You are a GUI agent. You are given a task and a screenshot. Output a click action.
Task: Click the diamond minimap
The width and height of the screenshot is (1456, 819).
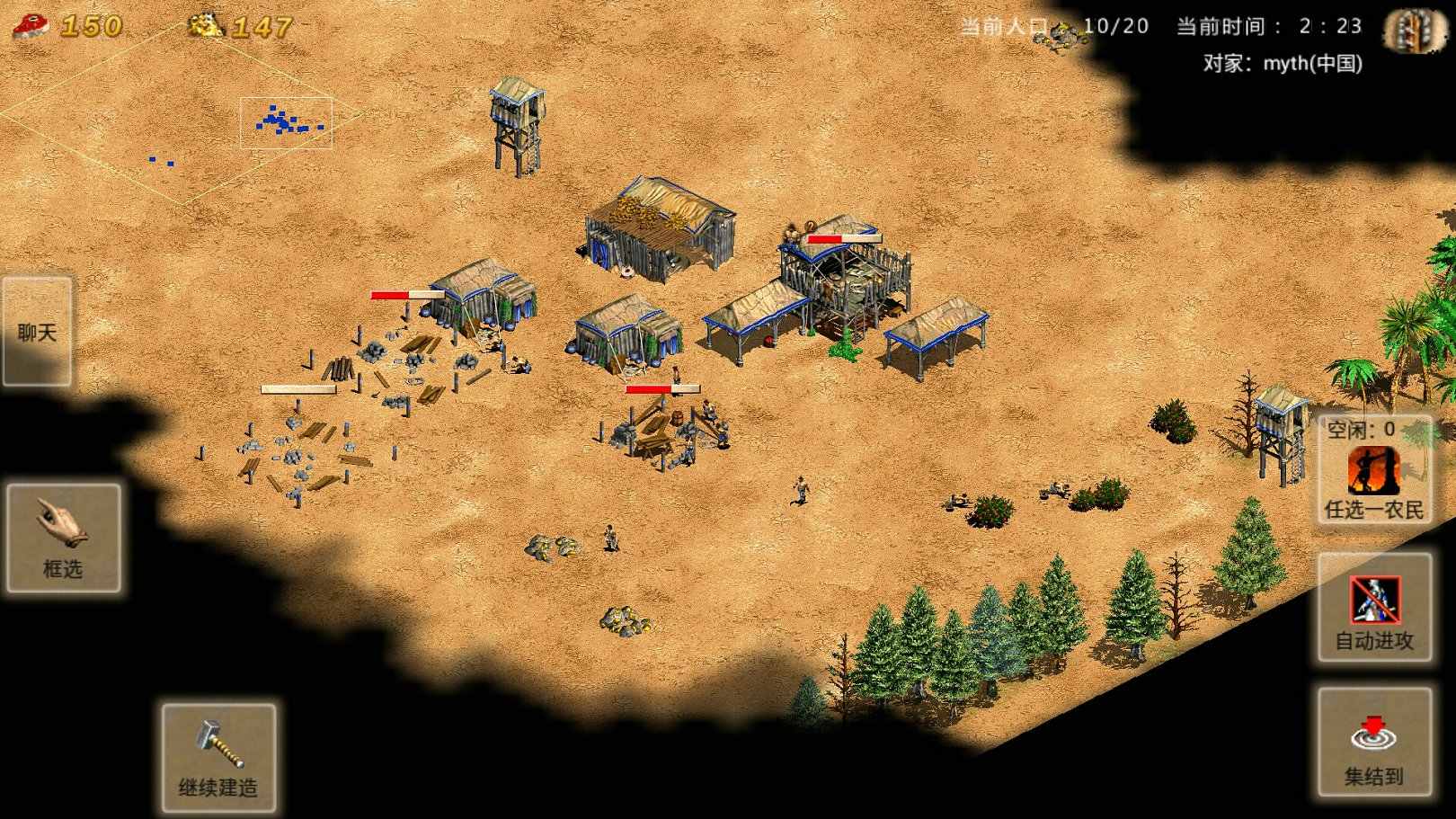pos(180,117)
